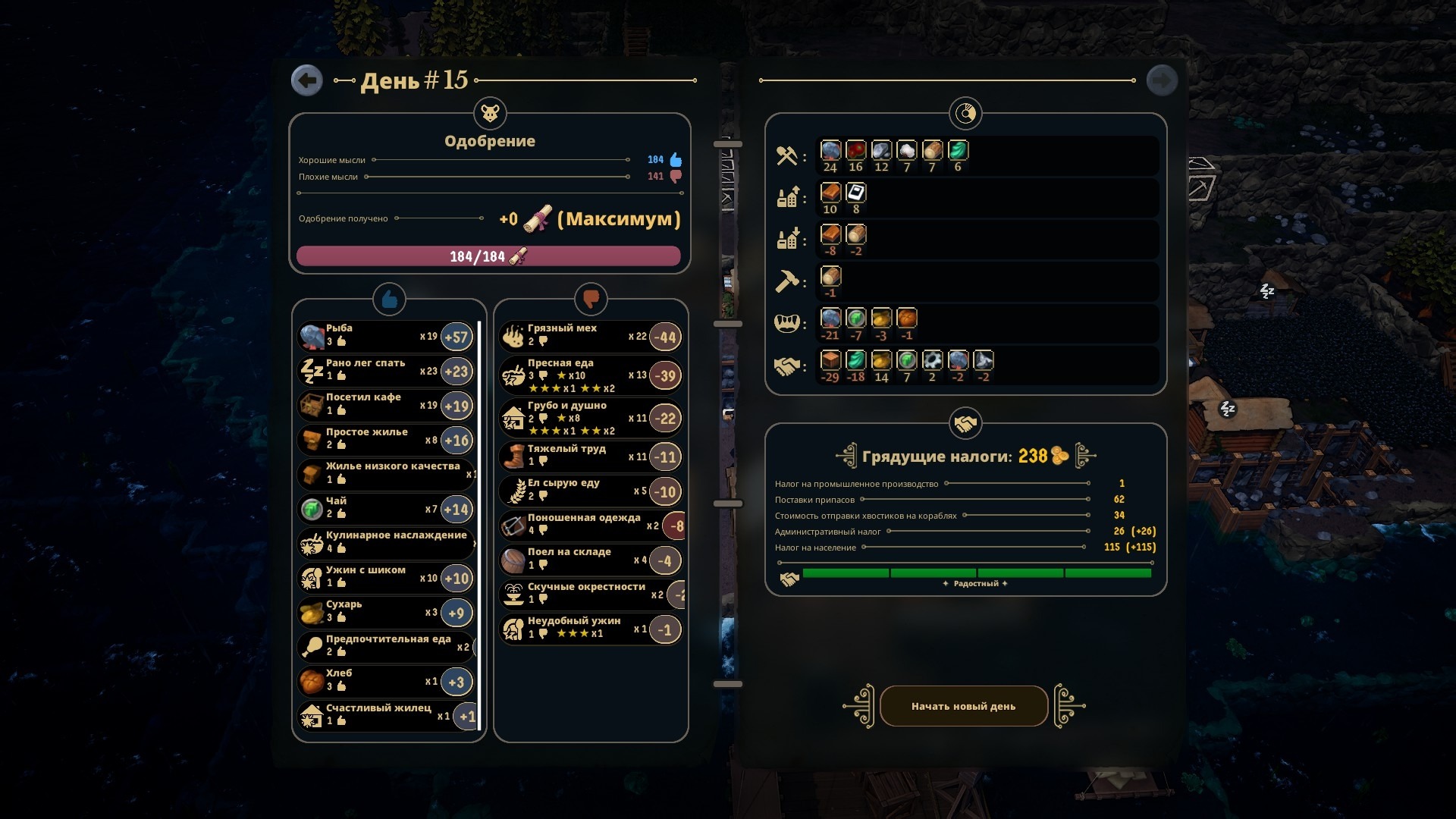Click the thumbs-down bad thoughts header icon
Viewport: 1456px width, 819px height.
(591, 300)
